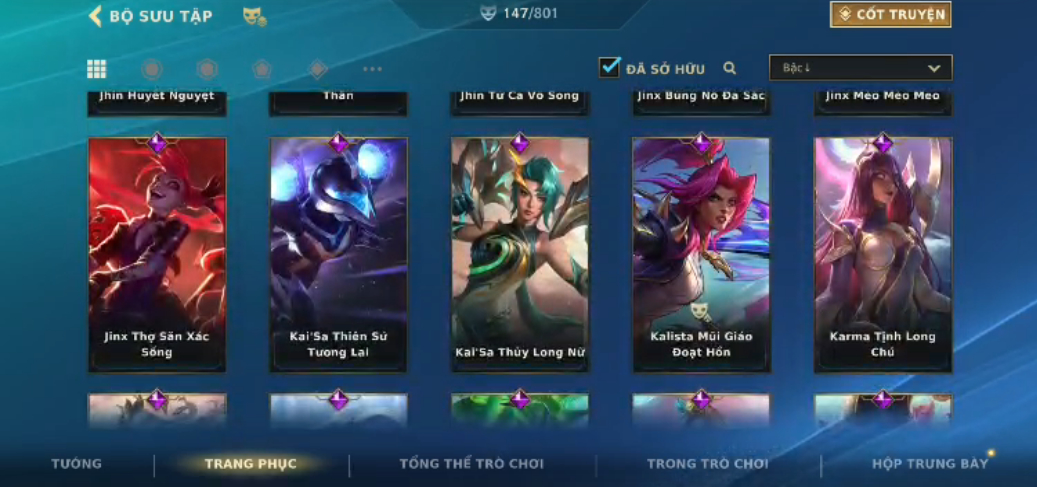Pick the Kai'Sa Thủy Long Nữ card
Image resolution: width=1037 pixels, height=487 pixels.
pos(520,254)
